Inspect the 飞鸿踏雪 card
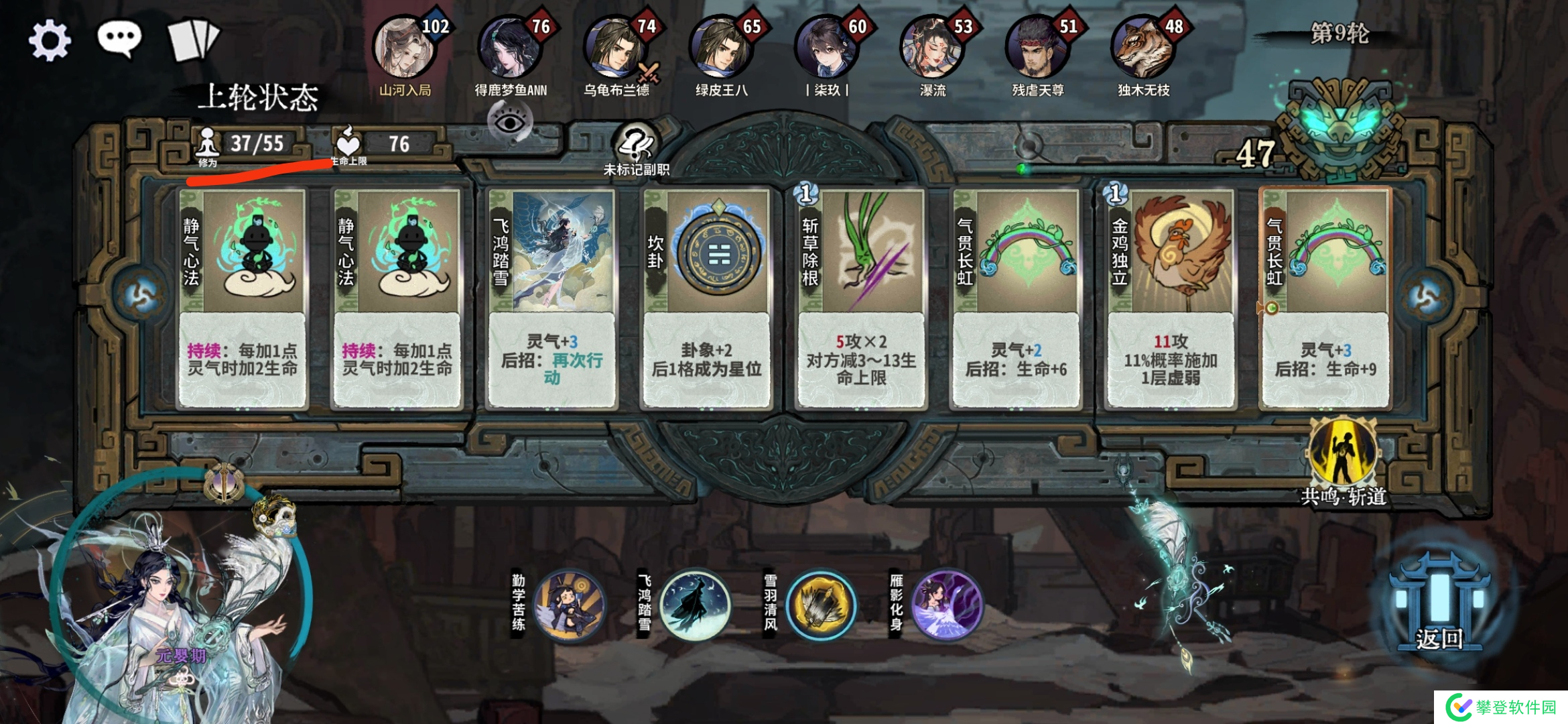Viewport: 1568px width, 724px height. click(551, 298)
